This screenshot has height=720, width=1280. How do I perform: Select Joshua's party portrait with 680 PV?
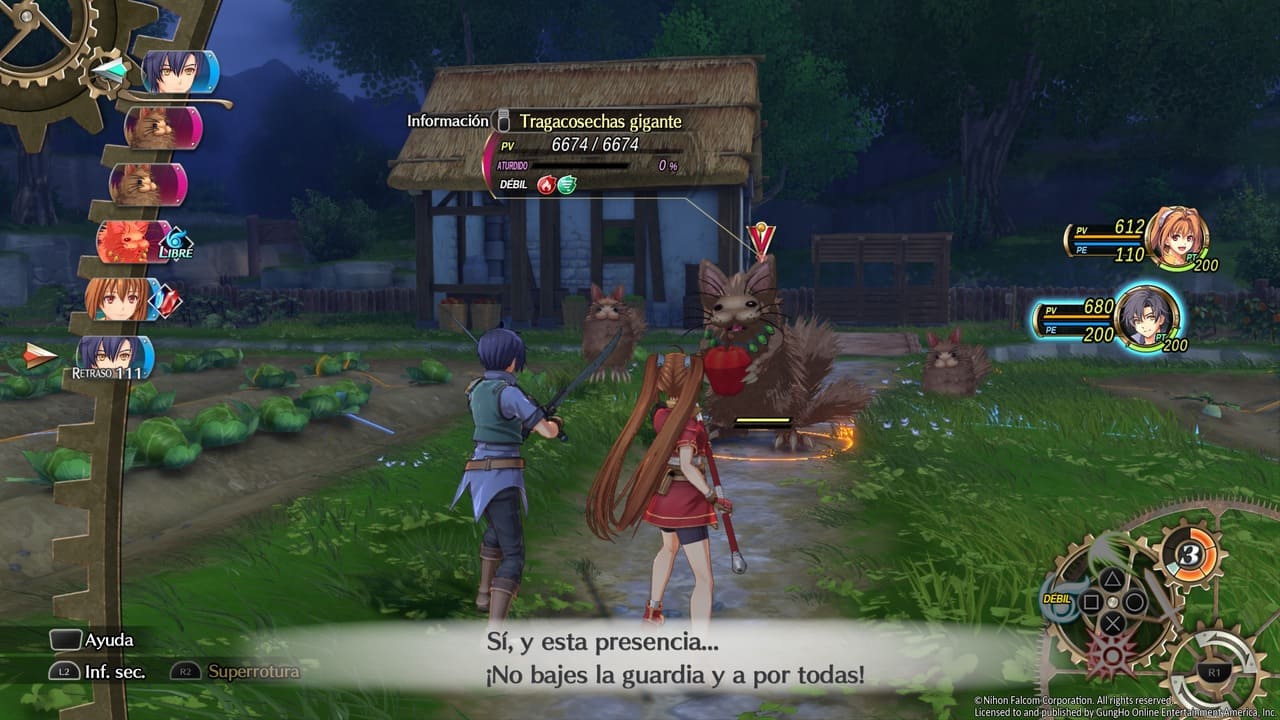pyautogui.click(x=1145, y=315)
